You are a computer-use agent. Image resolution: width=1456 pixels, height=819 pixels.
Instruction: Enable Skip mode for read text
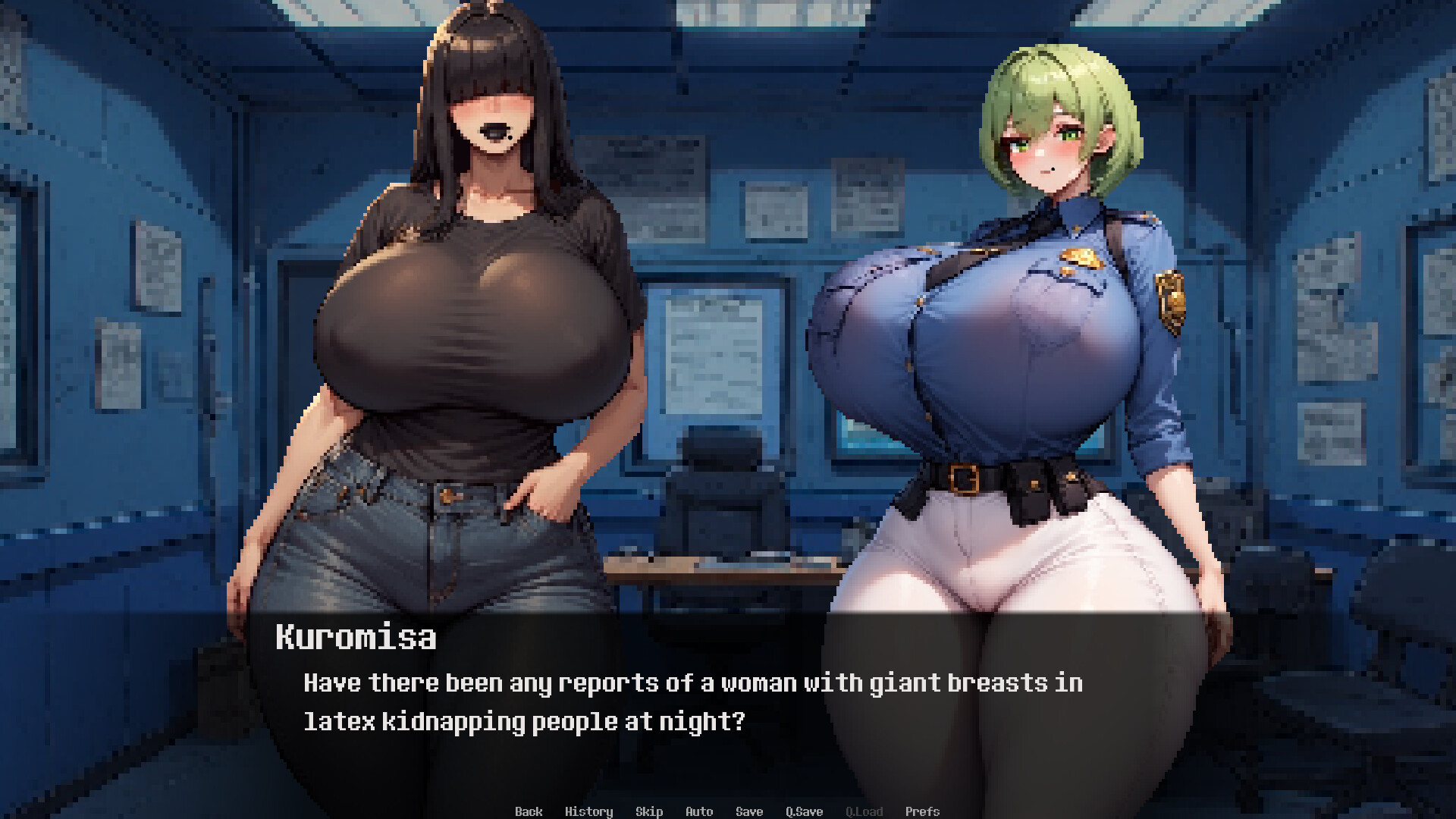tap(649, 811)
